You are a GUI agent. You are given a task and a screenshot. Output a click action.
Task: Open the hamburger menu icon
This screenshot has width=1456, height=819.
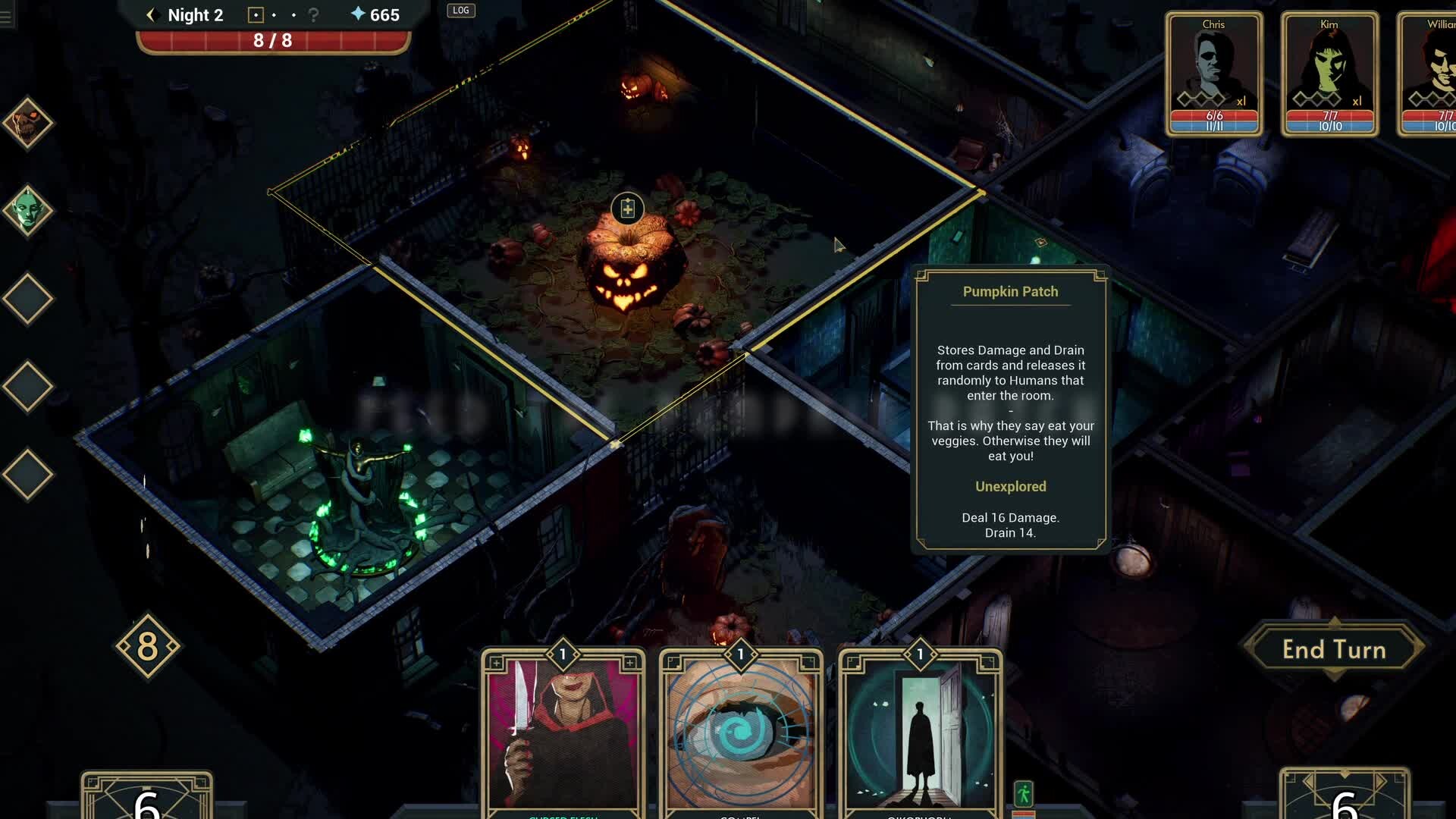click(x=6, y=17)
